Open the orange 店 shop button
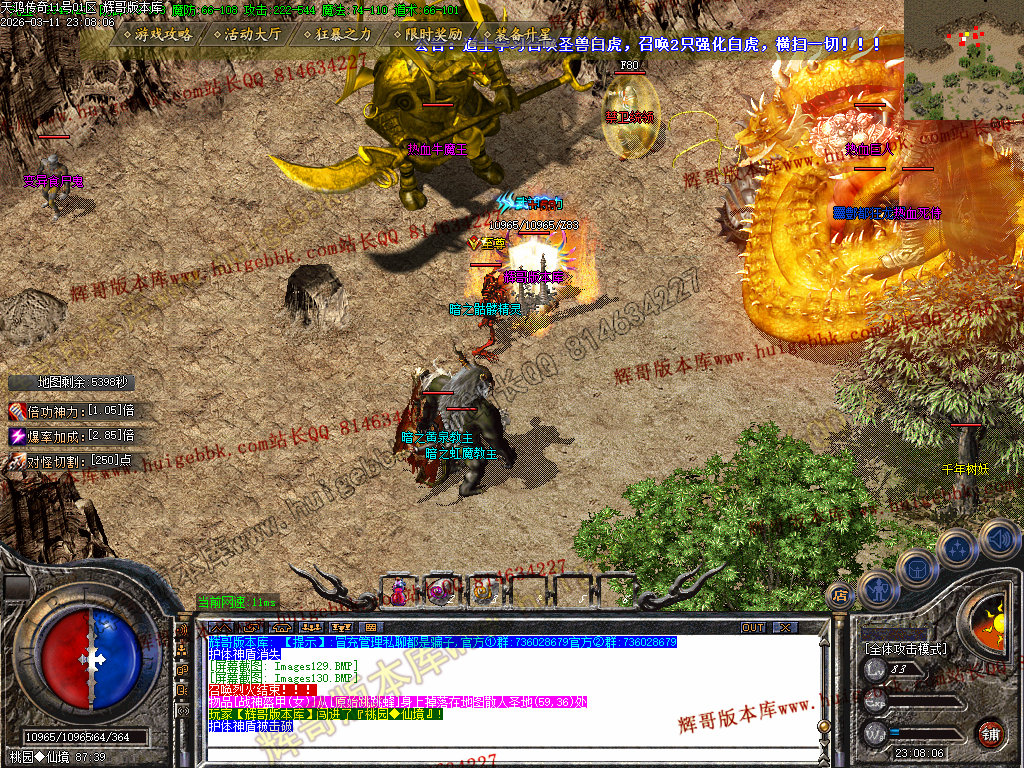Viewport: 1024px width, 768px height. click(x=840, y=596)
